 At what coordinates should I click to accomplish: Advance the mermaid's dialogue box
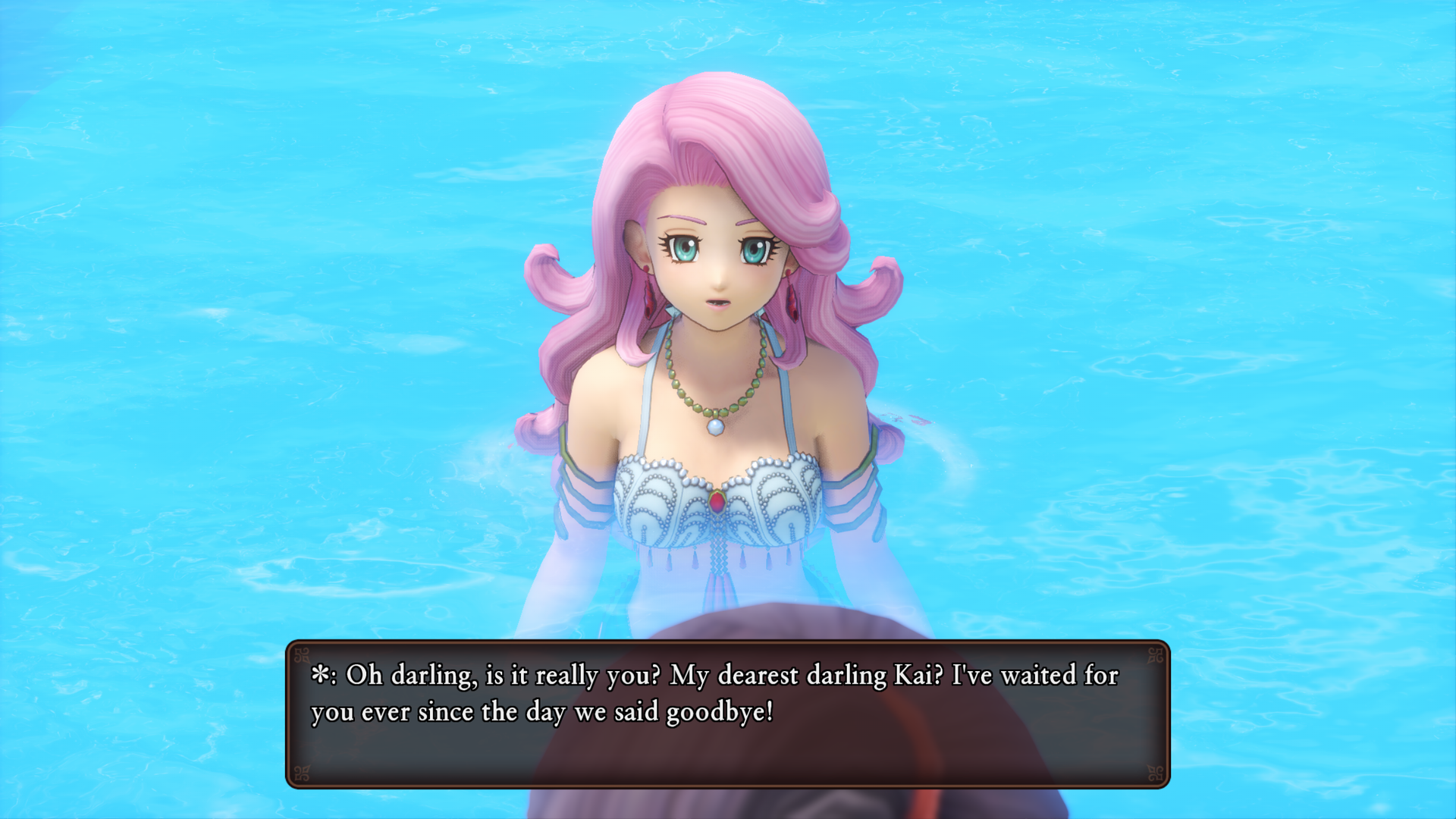pos(727,714)
